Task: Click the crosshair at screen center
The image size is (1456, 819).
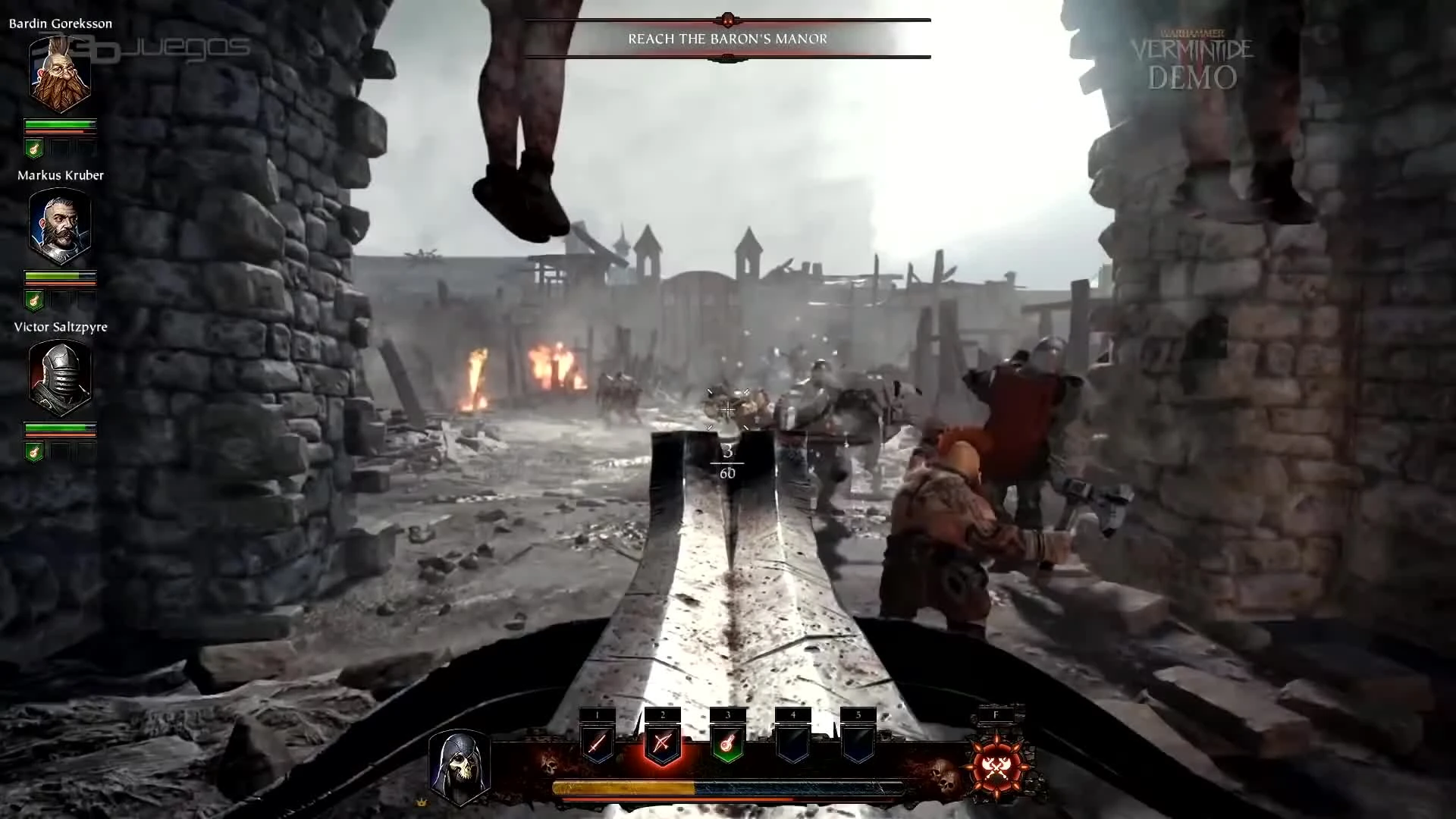Action: 727,409
